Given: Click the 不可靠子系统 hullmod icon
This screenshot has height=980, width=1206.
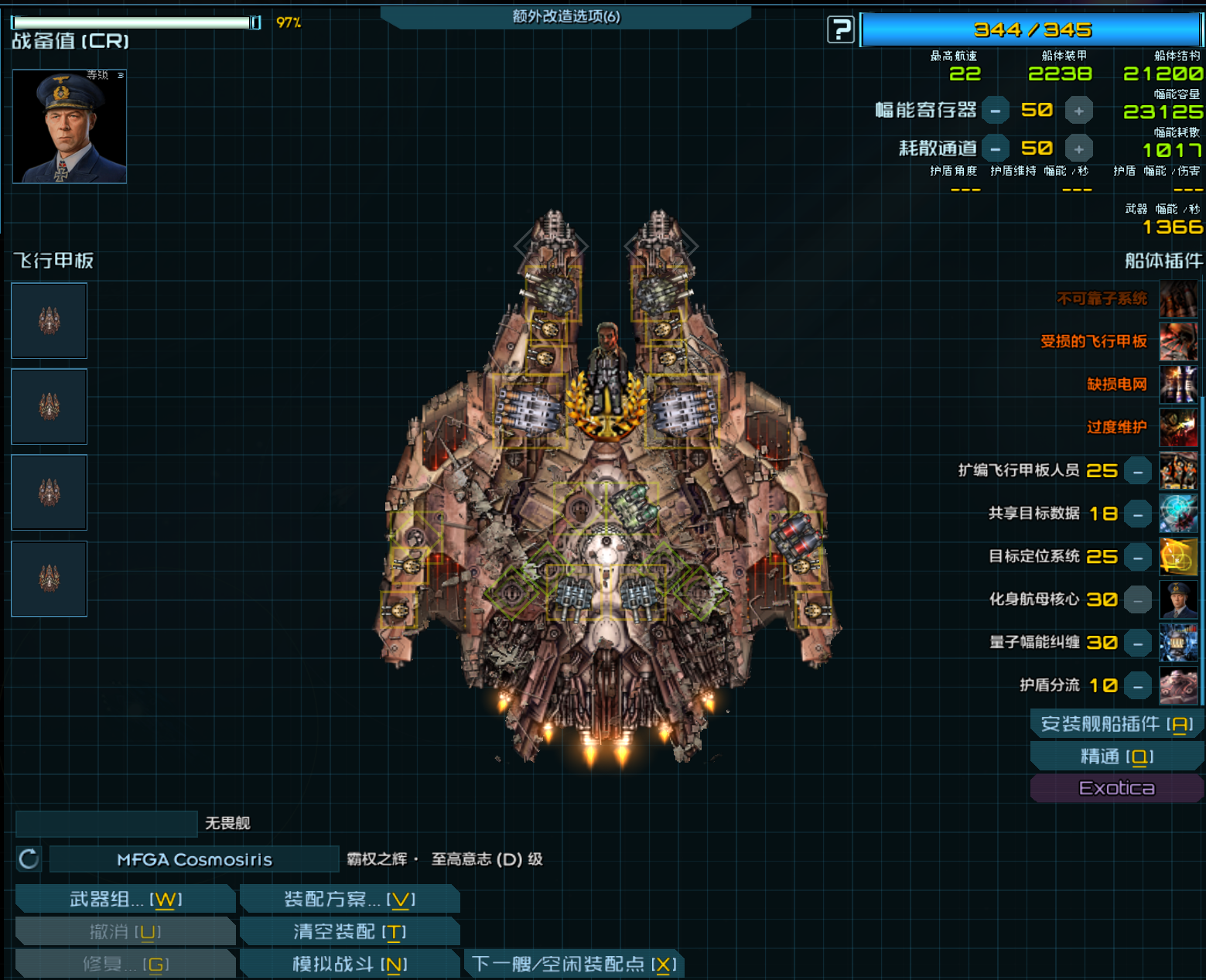Looking at the screenshot, I should (1177, 299).
